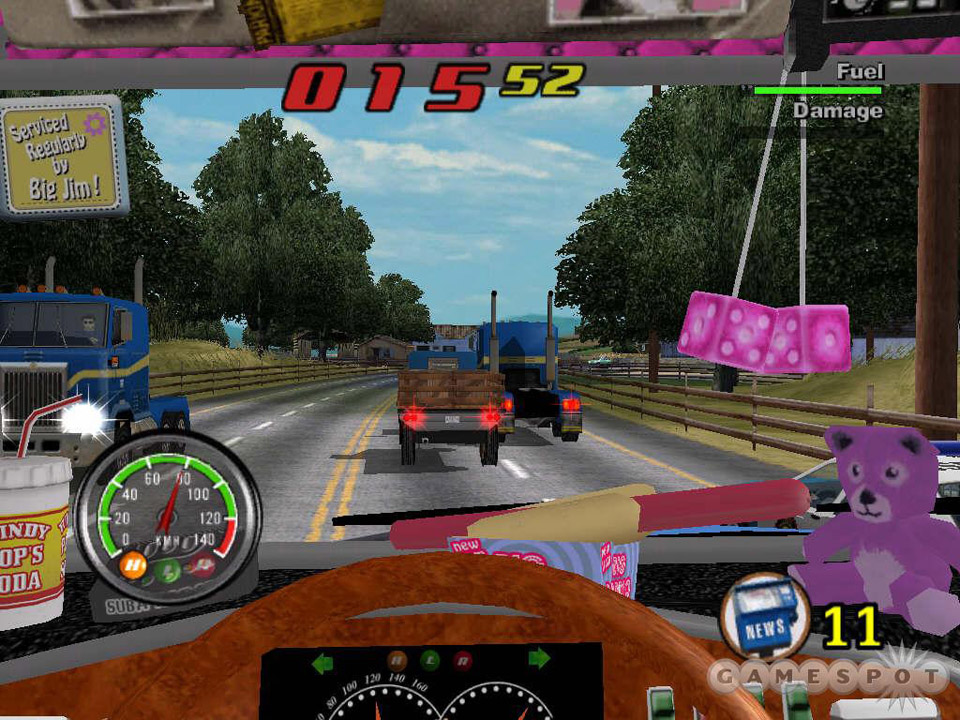Image resolution: width=960 pixels, height=720 pixels.
Task: Click the GameSpot watermark logo
Action: click(828, 677)
